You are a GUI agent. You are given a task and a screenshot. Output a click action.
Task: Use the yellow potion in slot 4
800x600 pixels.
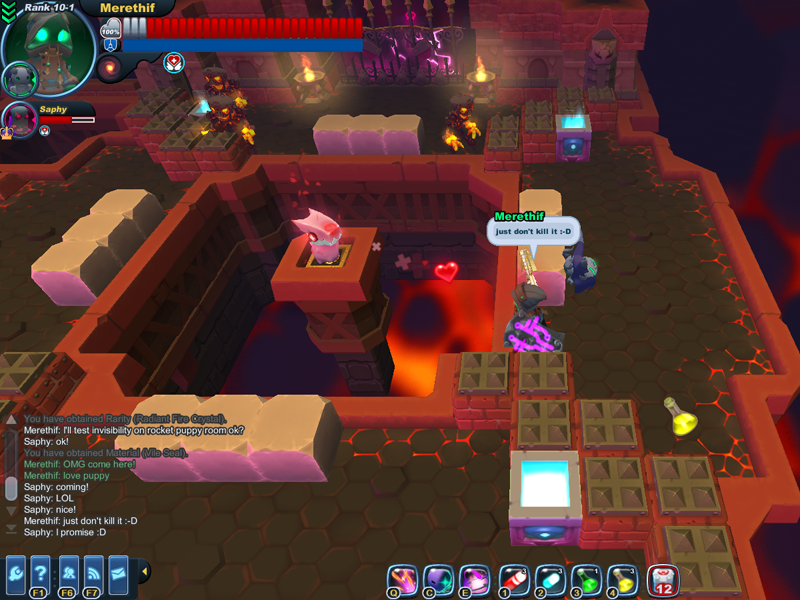(621, 578)
